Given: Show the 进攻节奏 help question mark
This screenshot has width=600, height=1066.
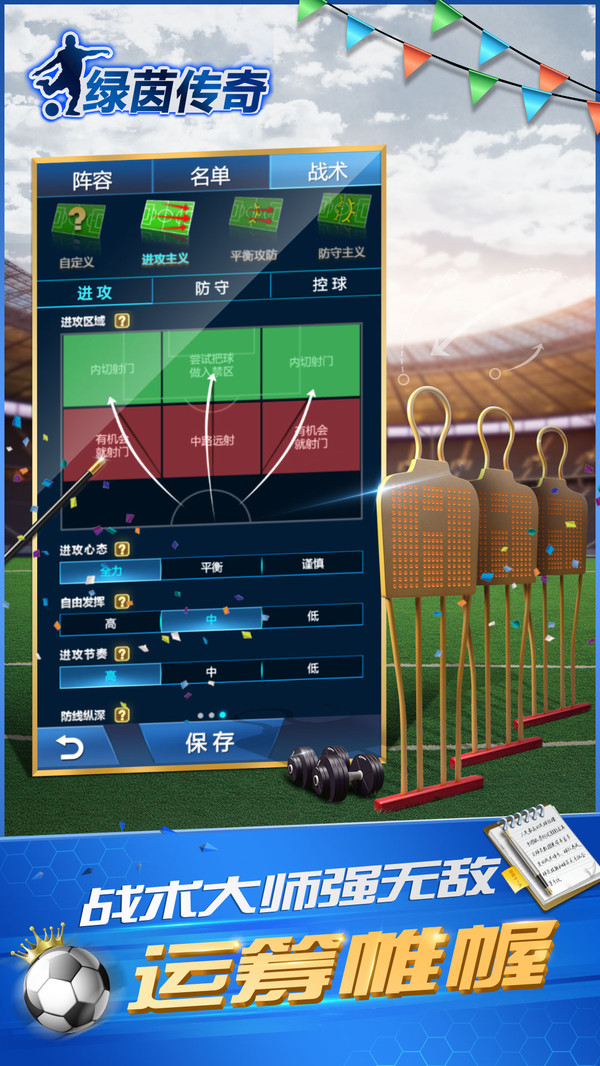Looking at the screenshot, I should [122, 653].
